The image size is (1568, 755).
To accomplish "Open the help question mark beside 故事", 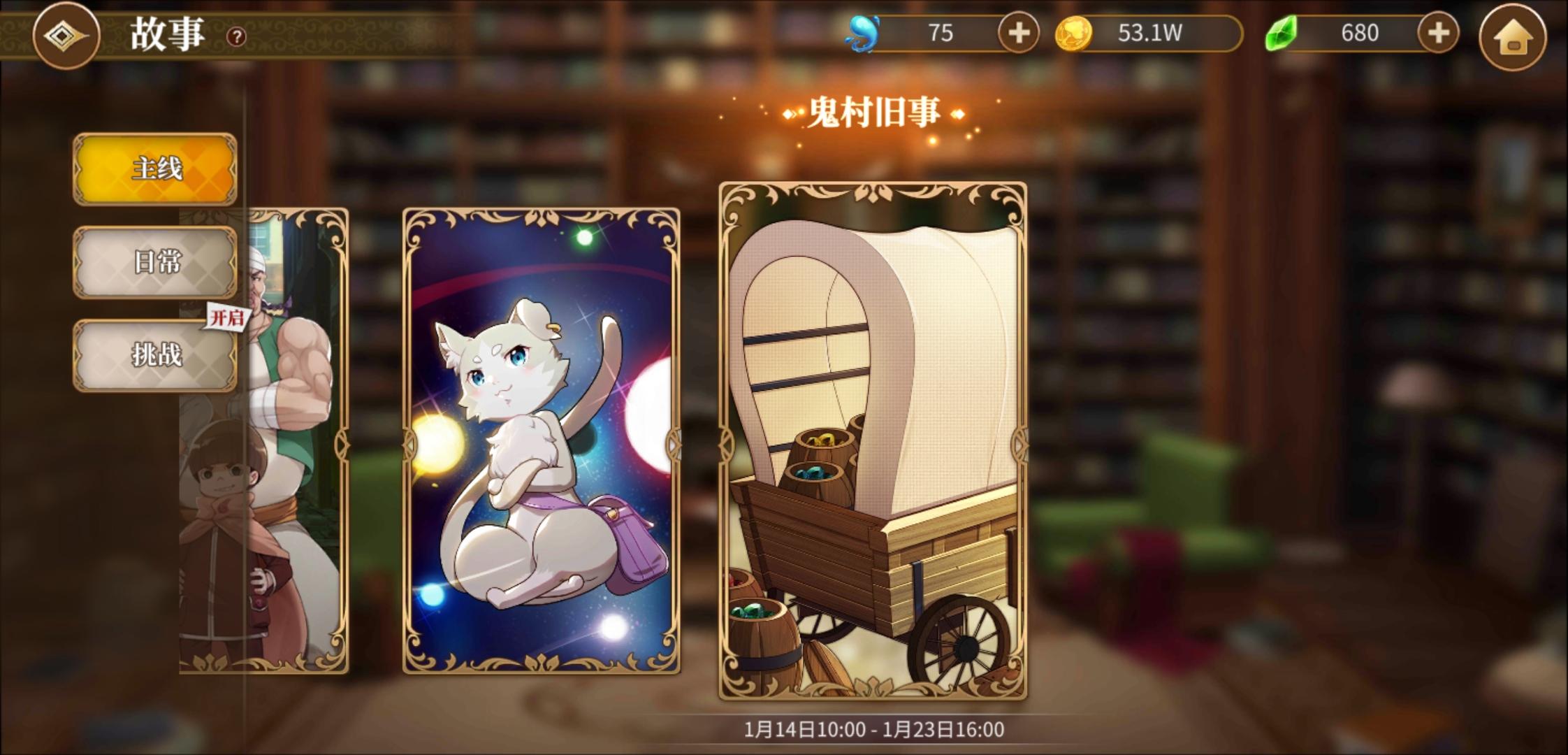I will 234,35.
